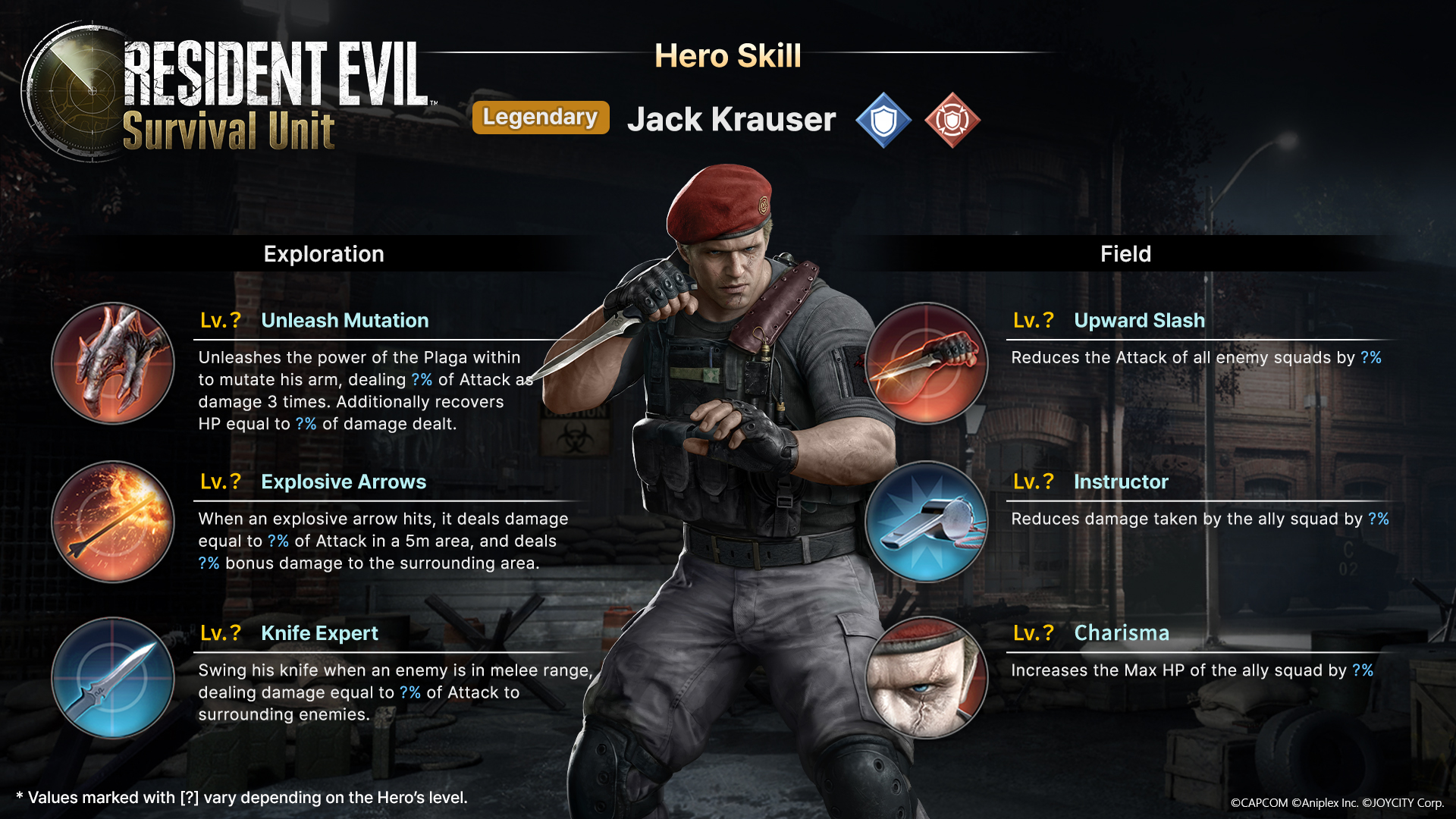Screen dimensions: 1456x819
Task: Switch to the Field skills header
Action: (1125, 254)
